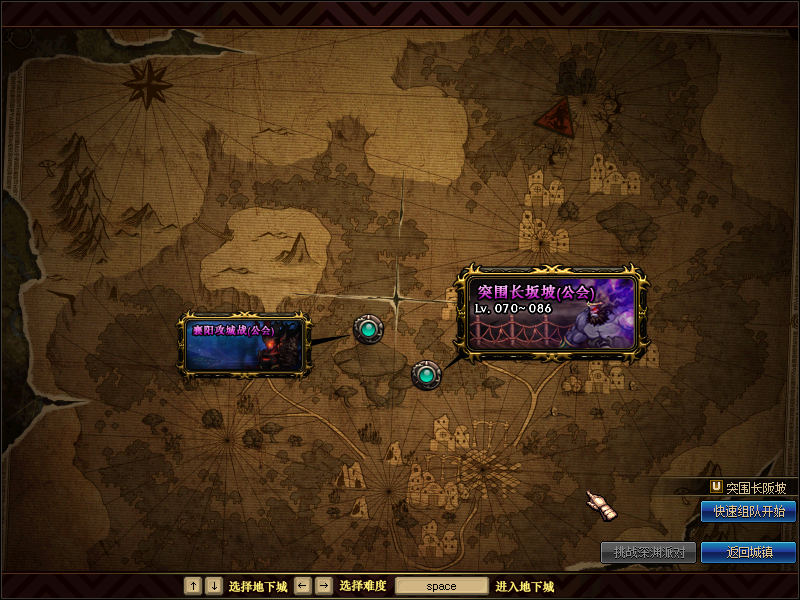Click the map node linked to 突围长坂坡
The height and width of the screenshot is (600, 800).
coord(426,375)
